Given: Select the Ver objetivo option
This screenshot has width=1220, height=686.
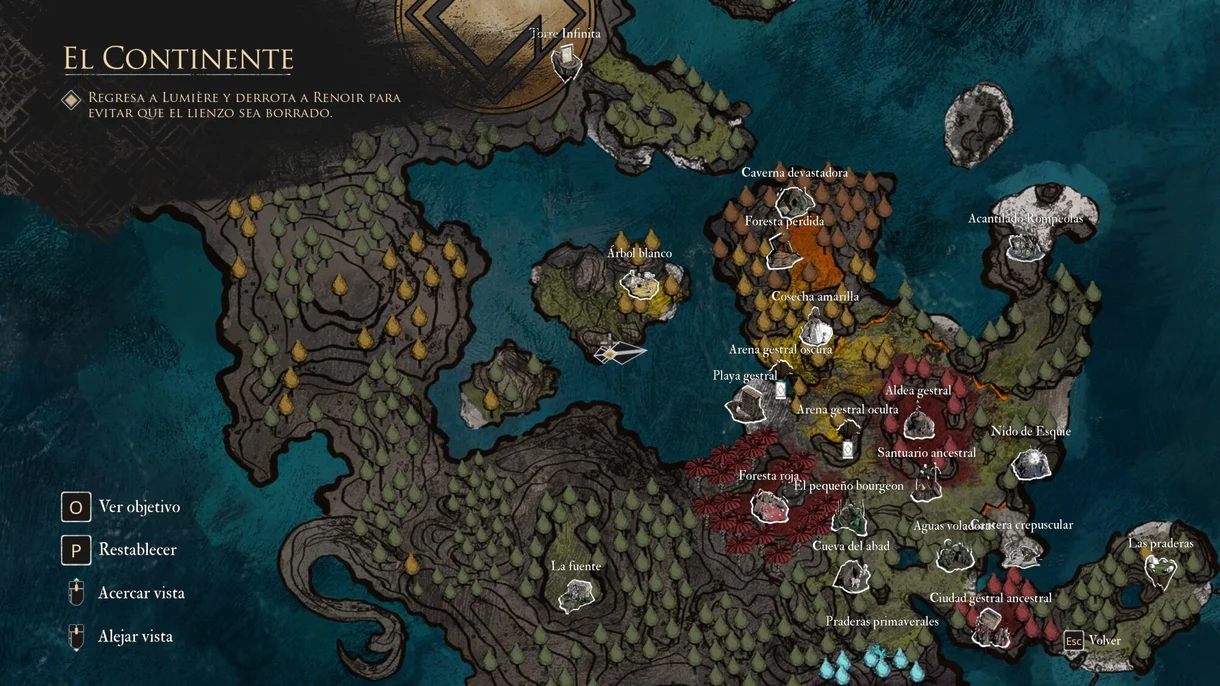Looking at the screenshot, I should [76, 507].
